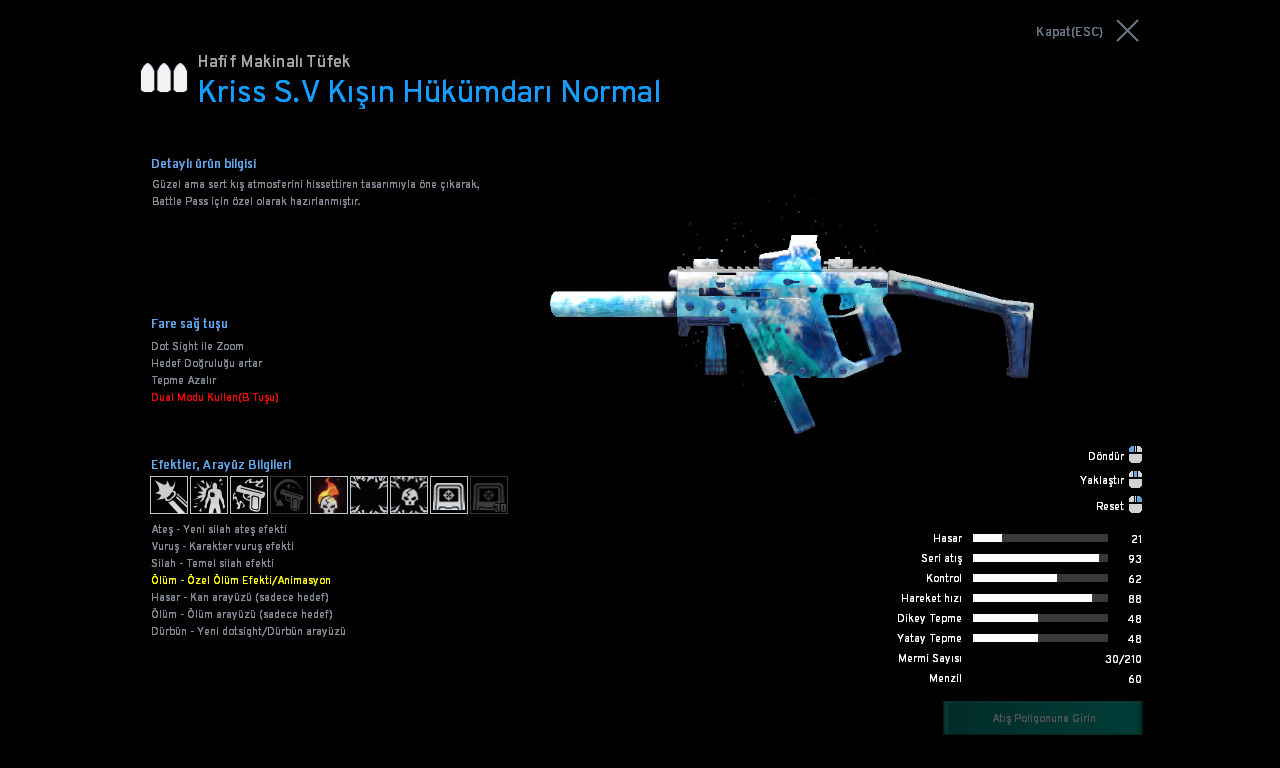Select the muzzle flash fire effect icon

point(169,495)
